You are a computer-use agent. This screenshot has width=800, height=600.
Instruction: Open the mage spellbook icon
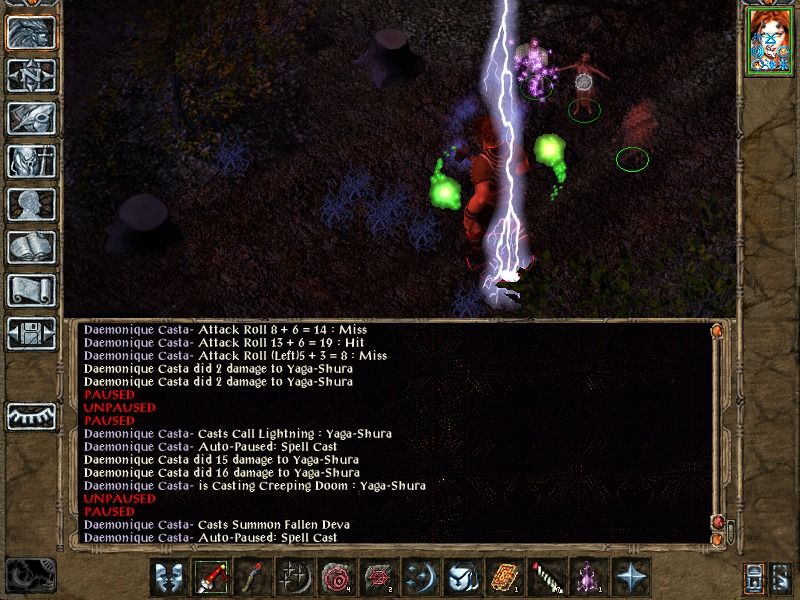coord(31,247)
